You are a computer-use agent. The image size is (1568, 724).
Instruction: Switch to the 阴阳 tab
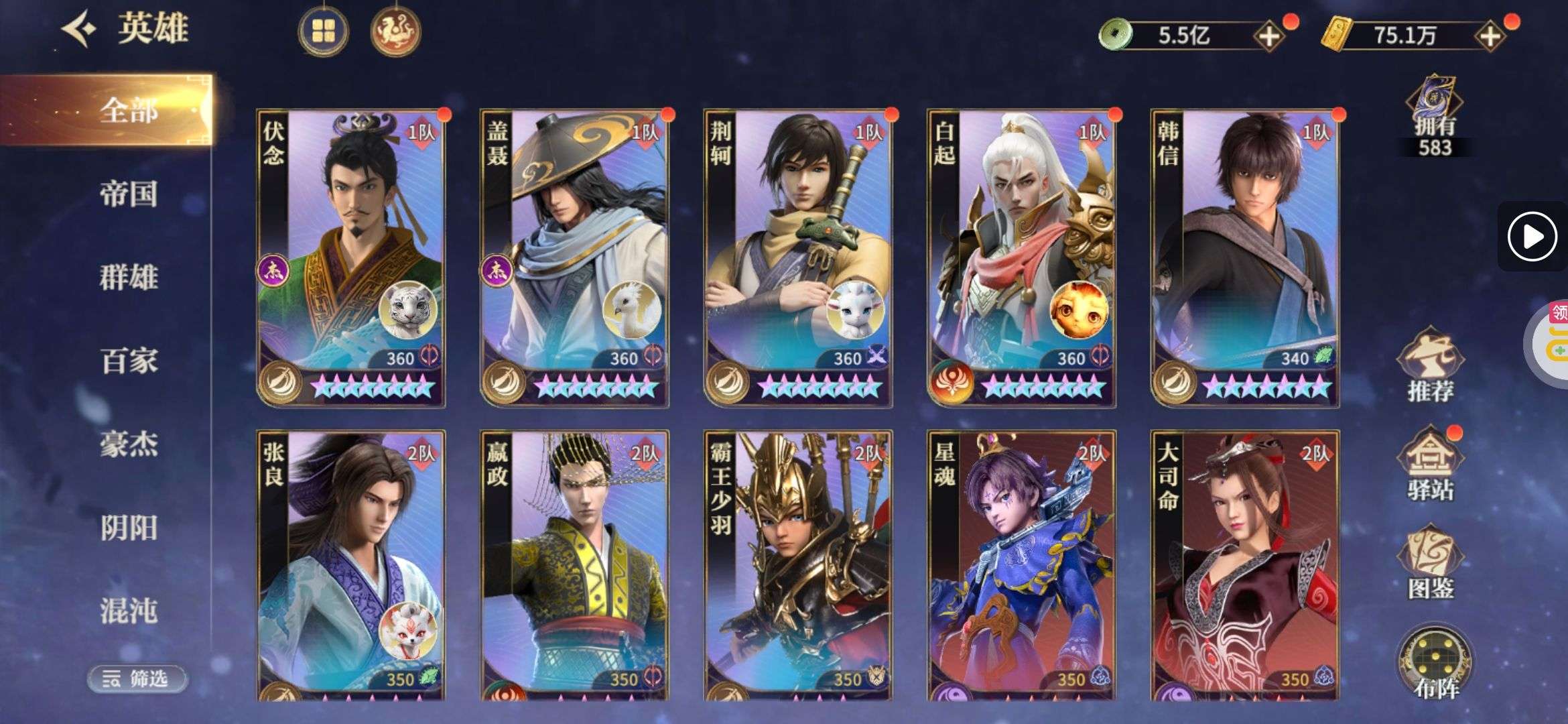tap(128, 528)
